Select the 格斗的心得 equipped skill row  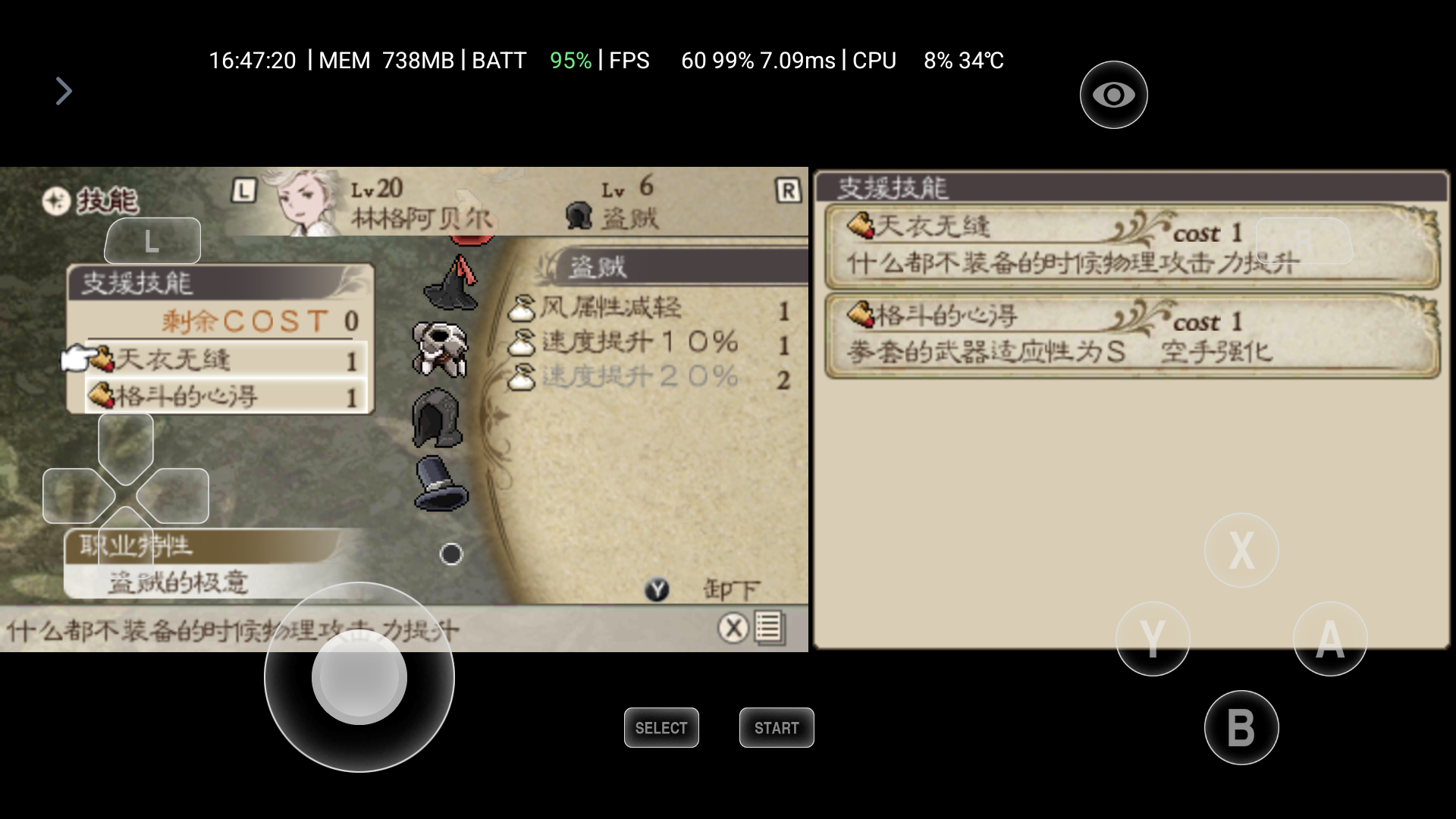coord(226,396)
